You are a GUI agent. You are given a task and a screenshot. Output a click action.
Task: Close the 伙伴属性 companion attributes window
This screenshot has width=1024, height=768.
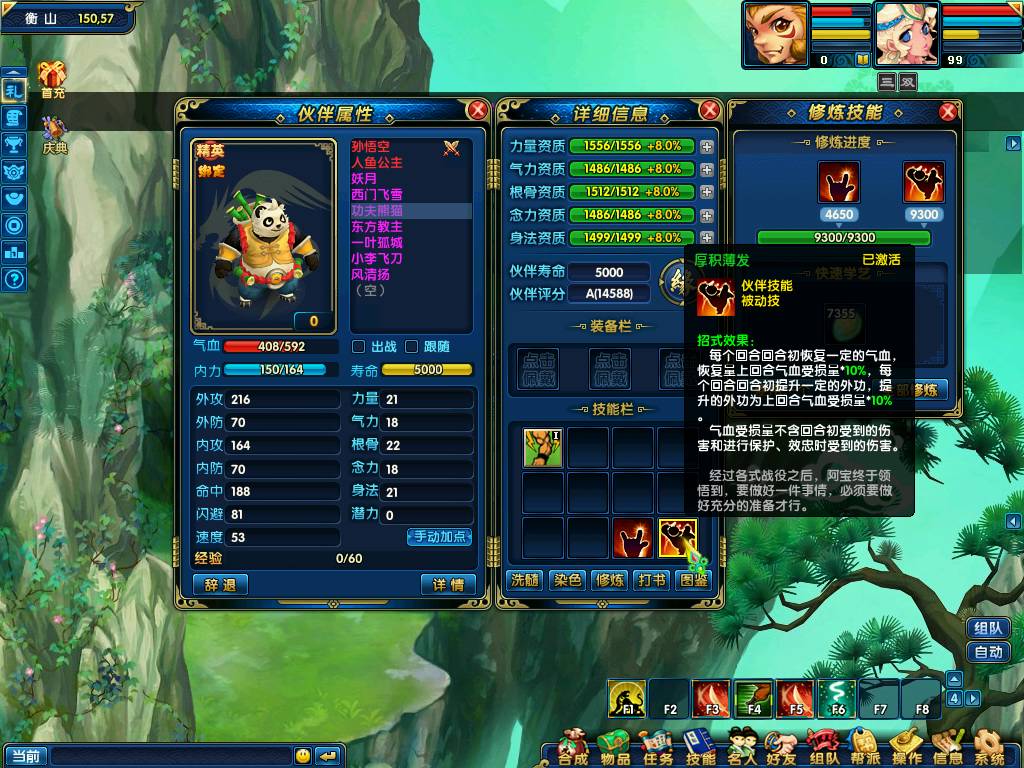(x=478, y=110)
